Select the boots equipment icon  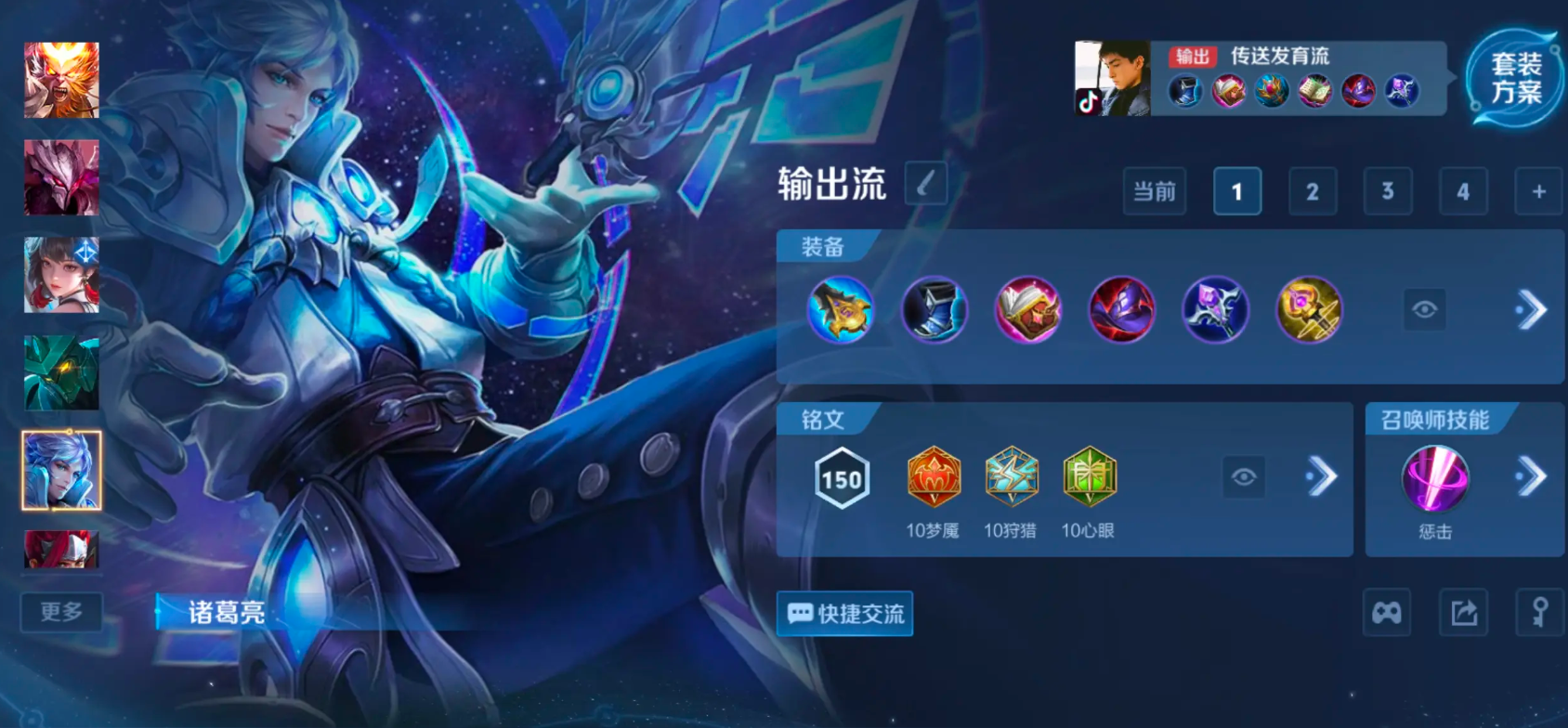click(x=935, y=310)
